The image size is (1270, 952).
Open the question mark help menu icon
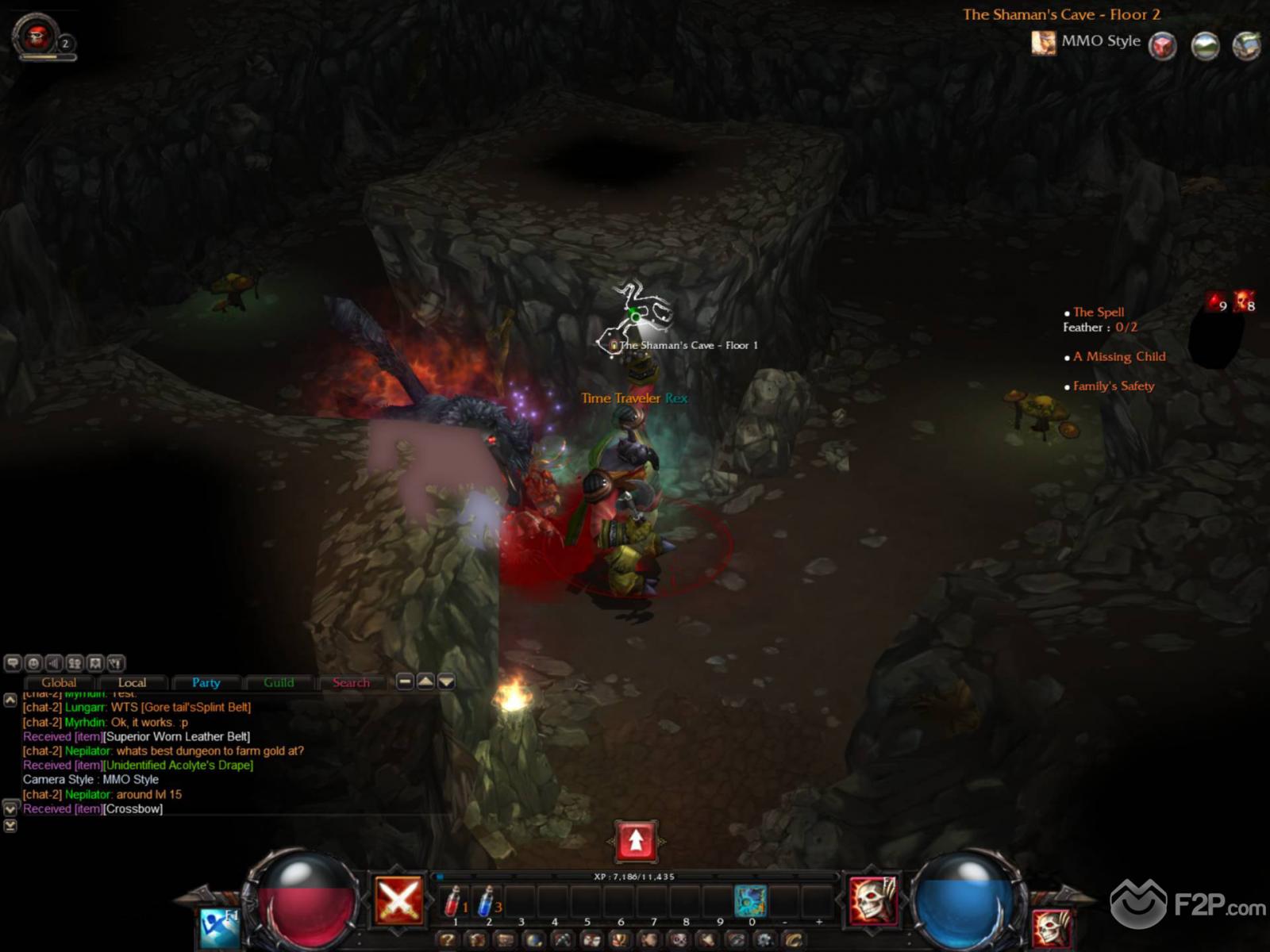tap(448, 941)
